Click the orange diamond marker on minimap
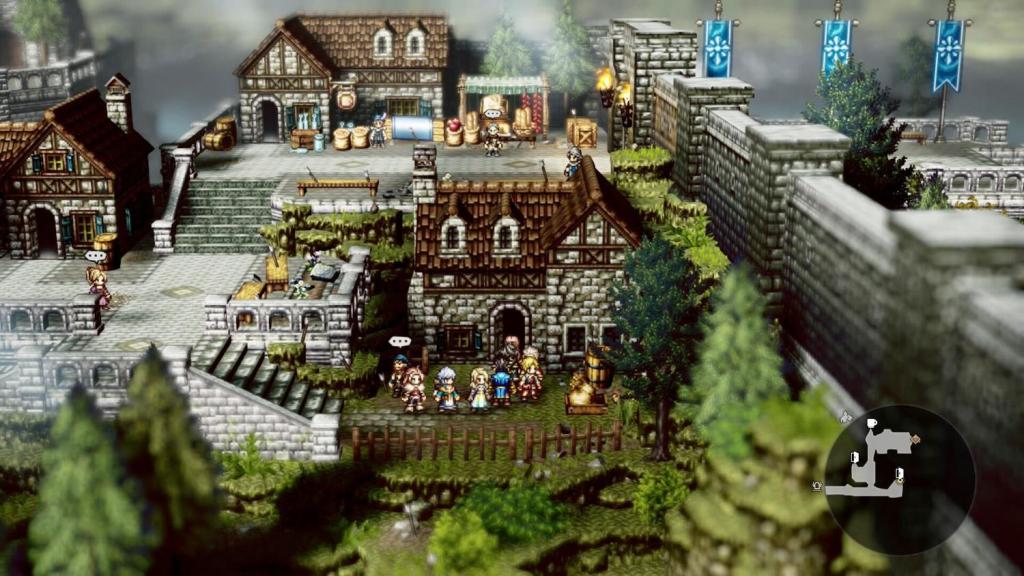The width and height of the screenshot is (1024, 576). (915, 439)
